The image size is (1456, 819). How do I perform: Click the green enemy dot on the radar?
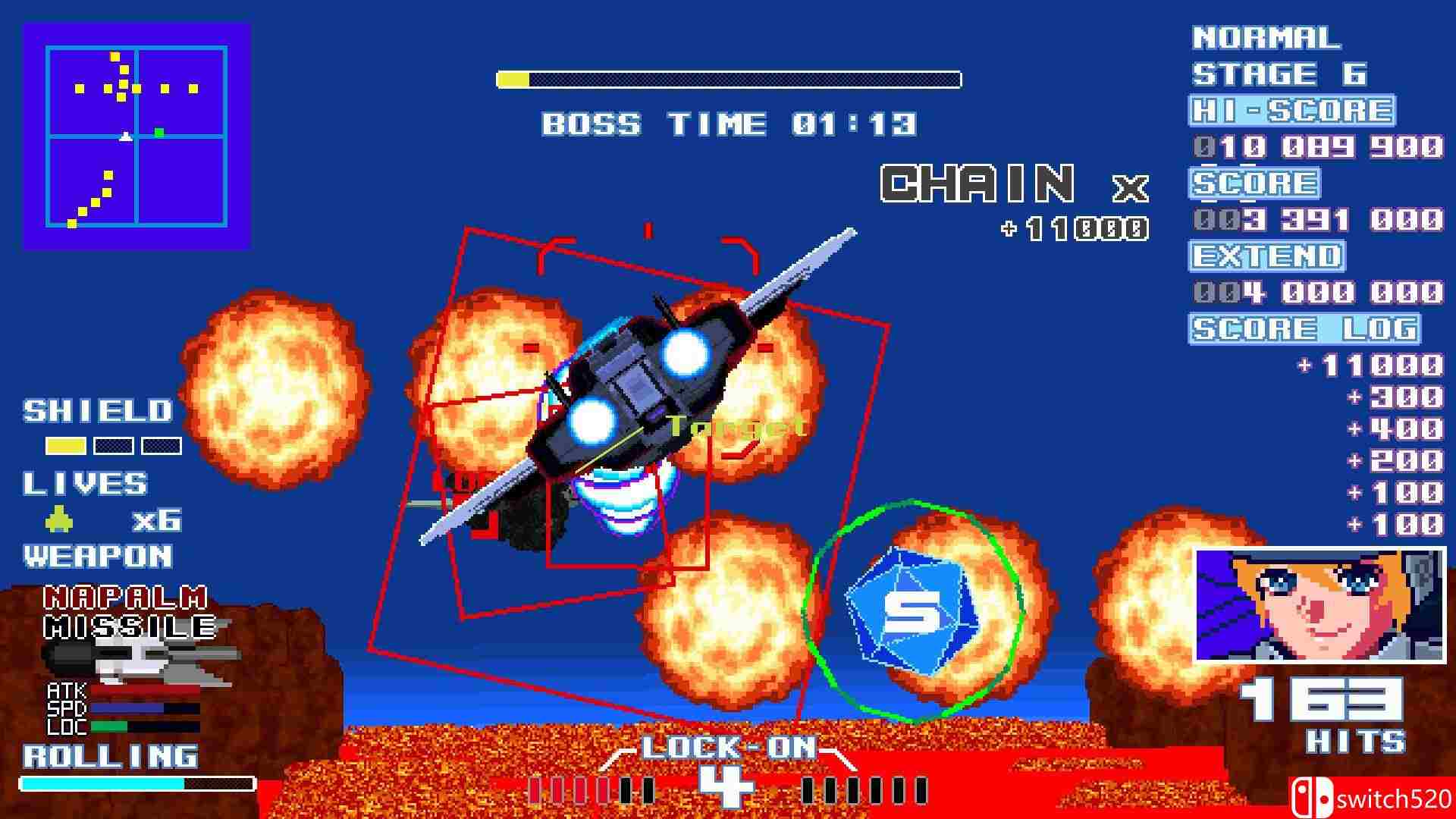(158, 132)
